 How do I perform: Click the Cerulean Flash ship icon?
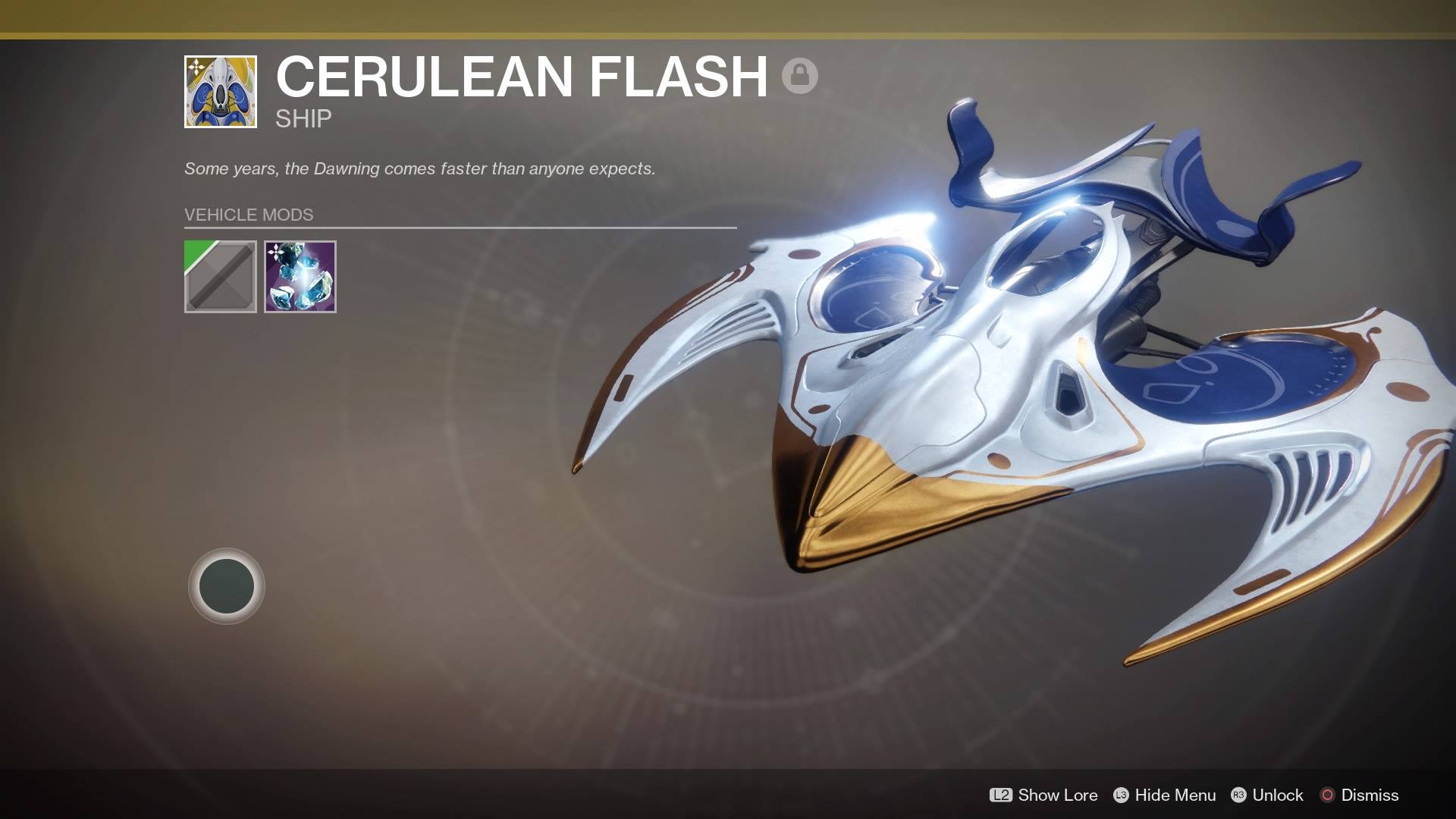tap(221, 92)
